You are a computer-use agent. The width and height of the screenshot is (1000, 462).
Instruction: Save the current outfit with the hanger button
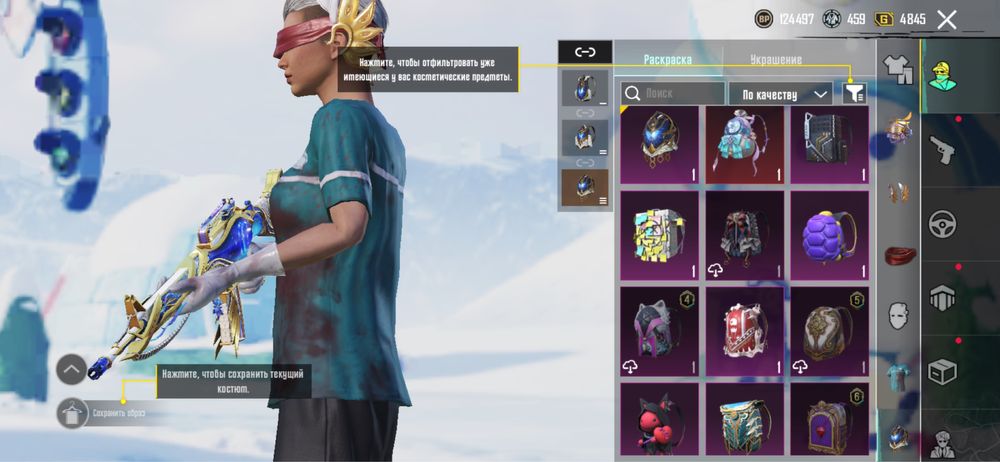71,412
